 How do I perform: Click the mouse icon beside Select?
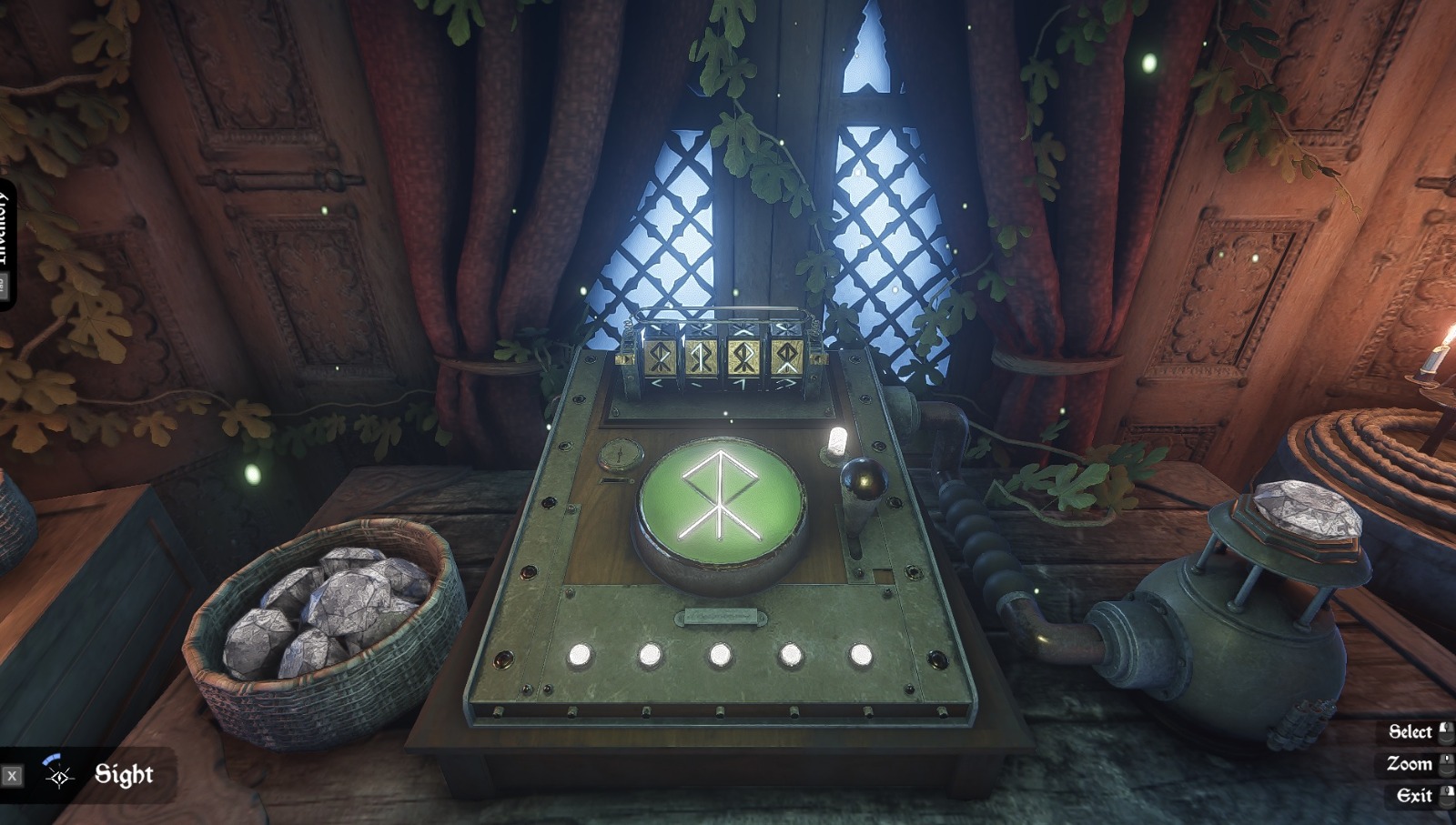[x=1448, y=731]
